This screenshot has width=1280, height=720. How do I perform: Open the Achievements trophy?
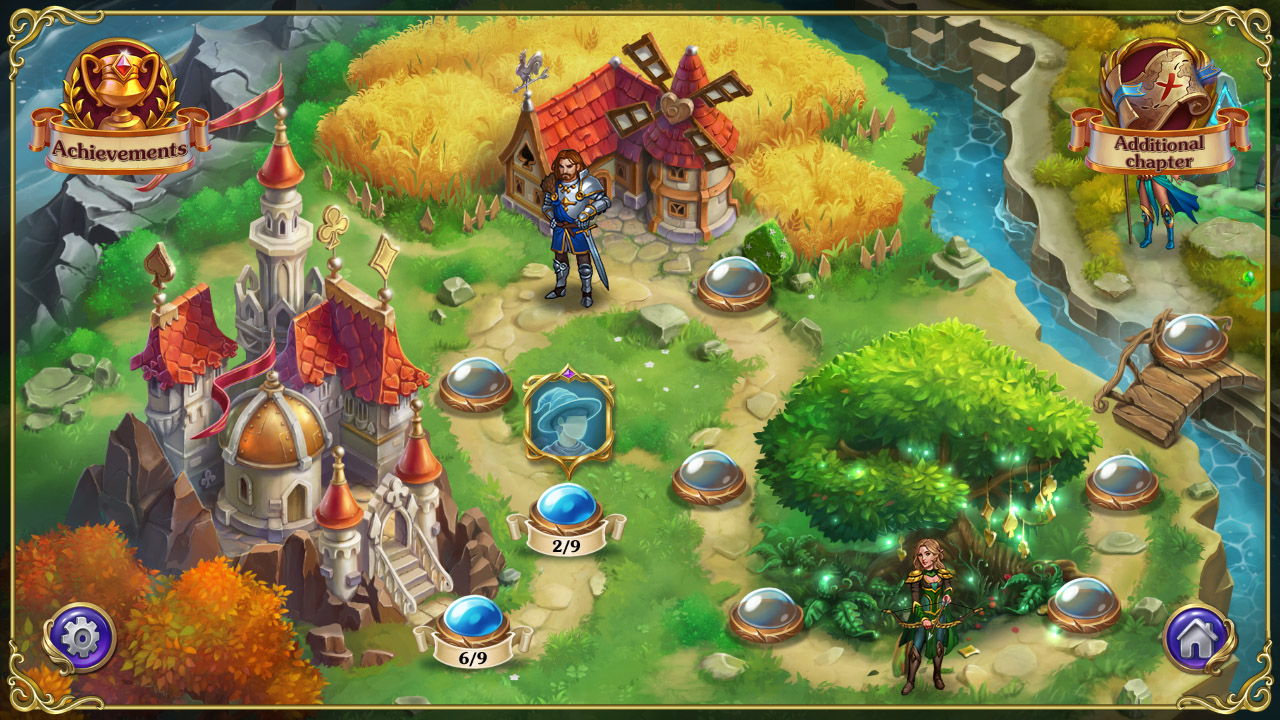(120, 85)
